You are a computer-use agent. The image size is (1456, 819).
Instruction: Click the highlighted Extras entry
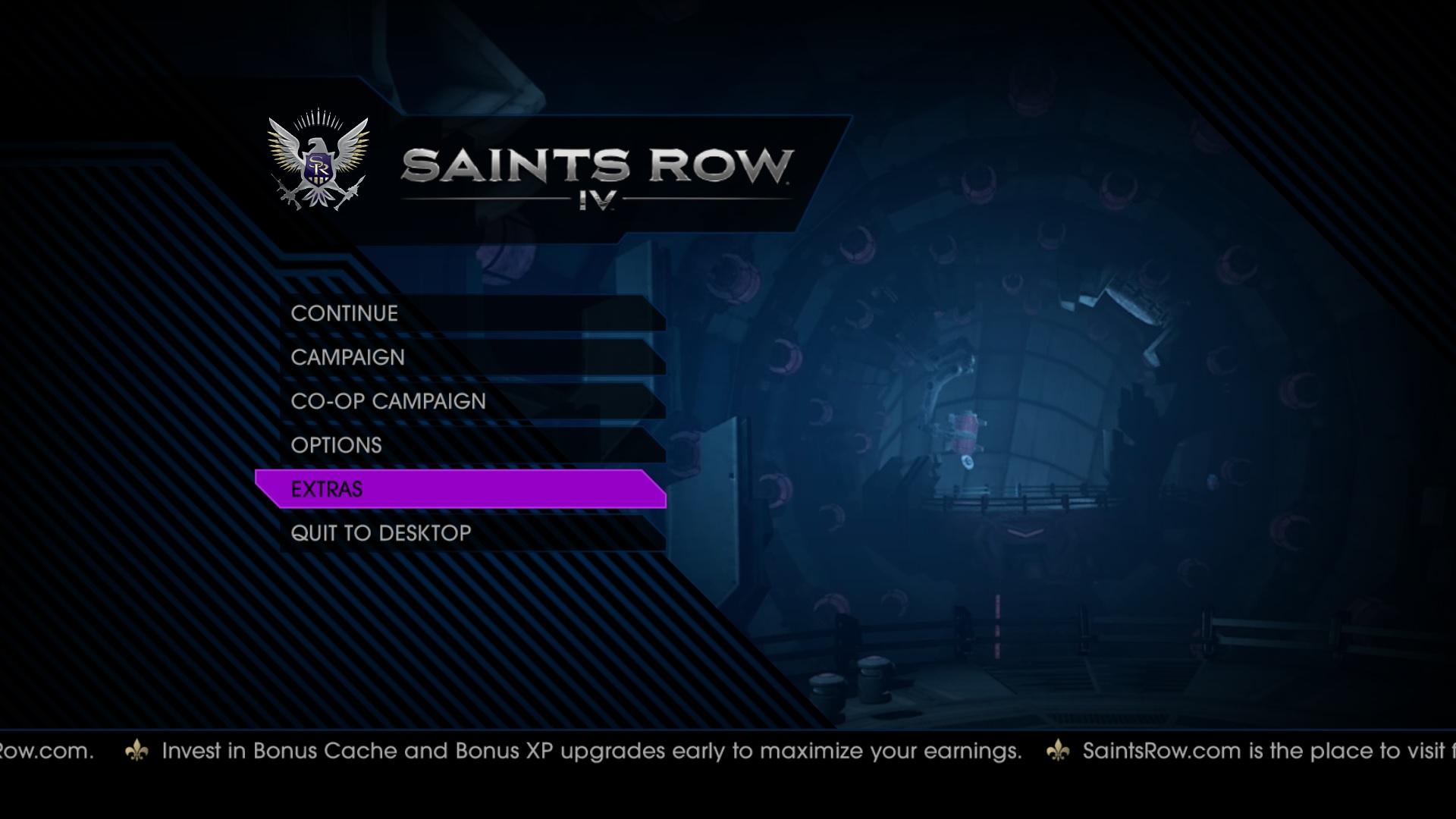pyautogui.click(x=327, y=490)
